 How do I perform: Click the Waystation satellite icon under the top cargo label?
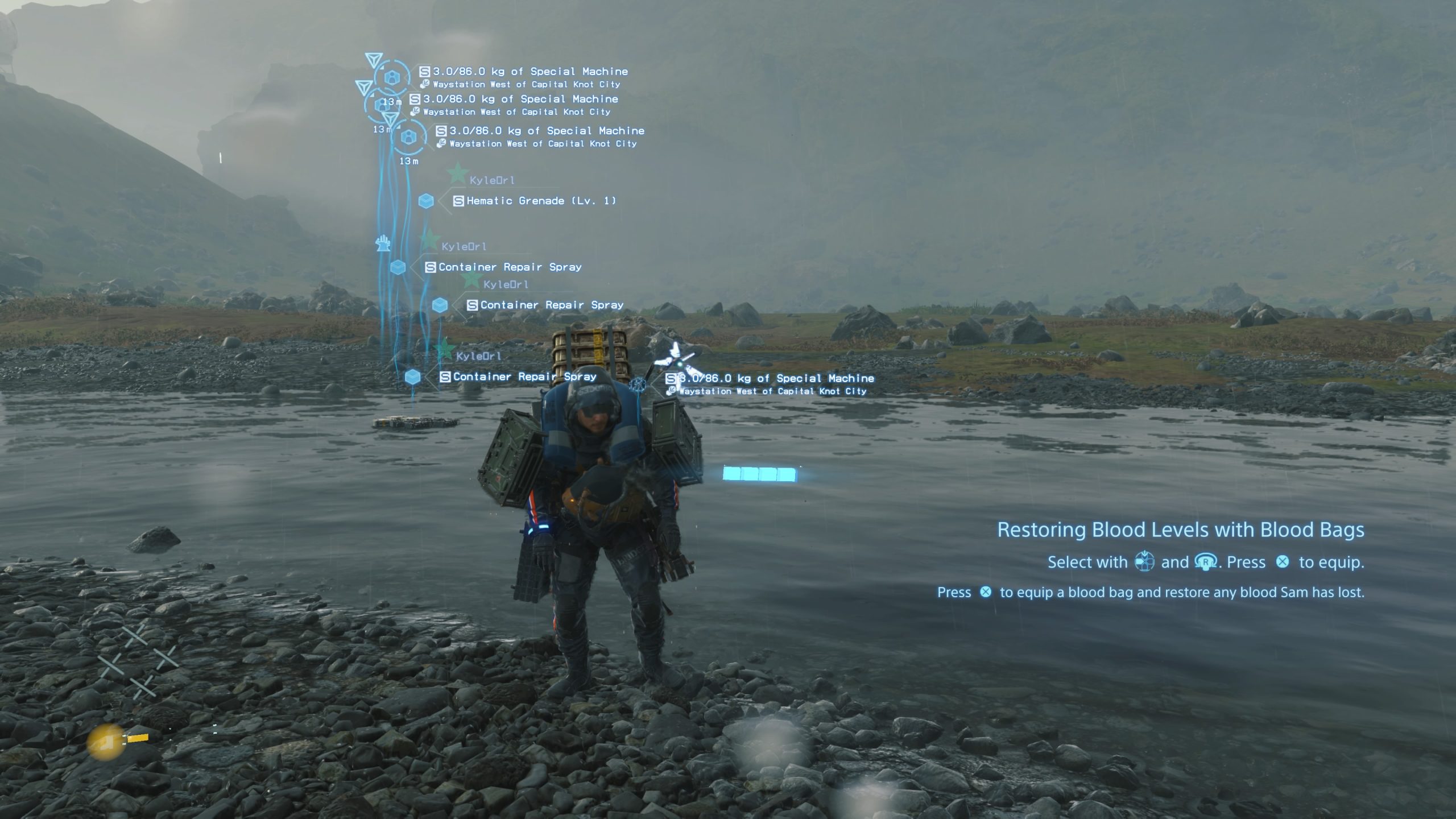(x=425, y=84)
